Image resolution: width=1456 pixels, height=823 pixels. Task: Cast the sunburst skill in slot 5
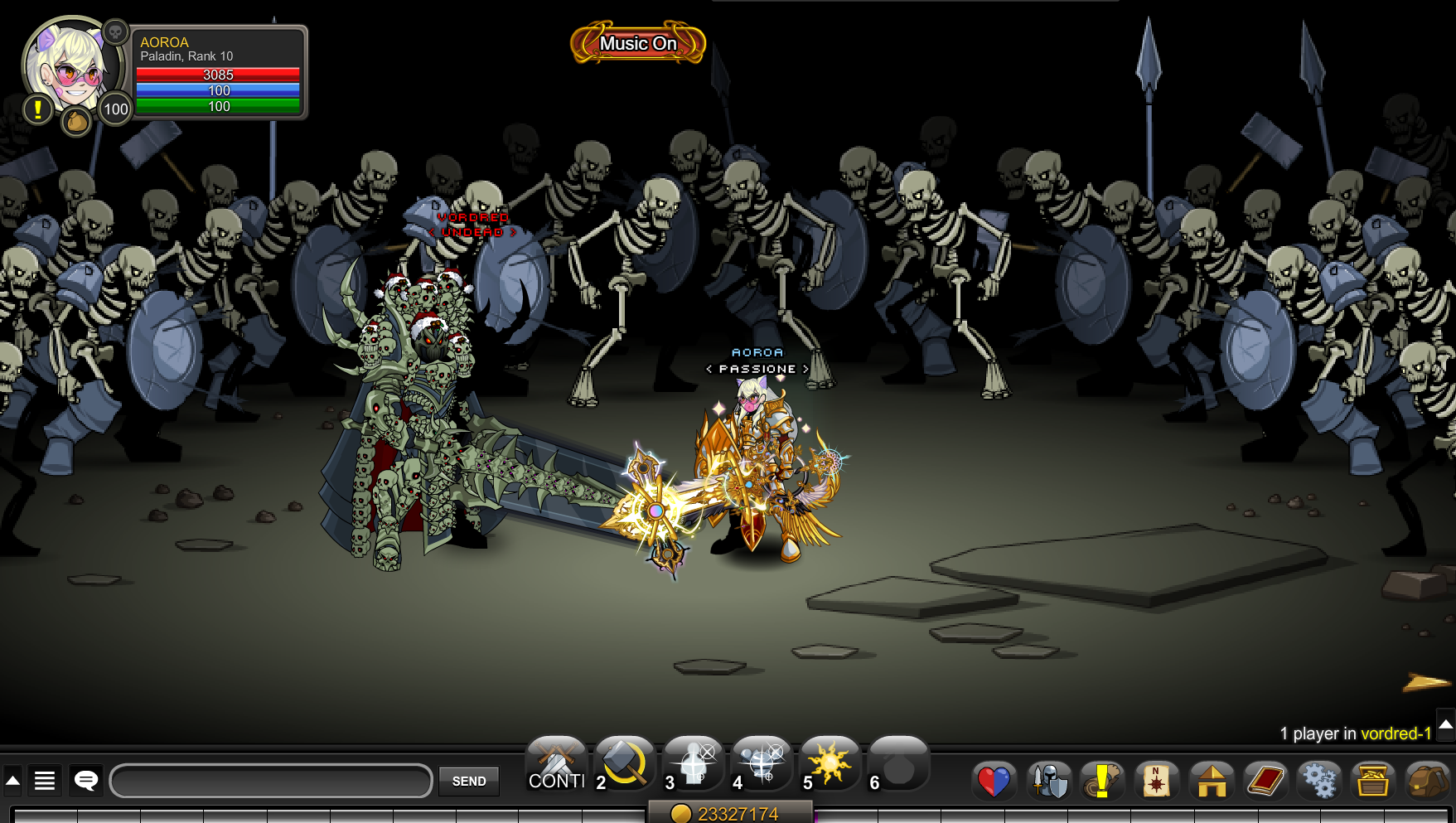(x=830, y=764)
